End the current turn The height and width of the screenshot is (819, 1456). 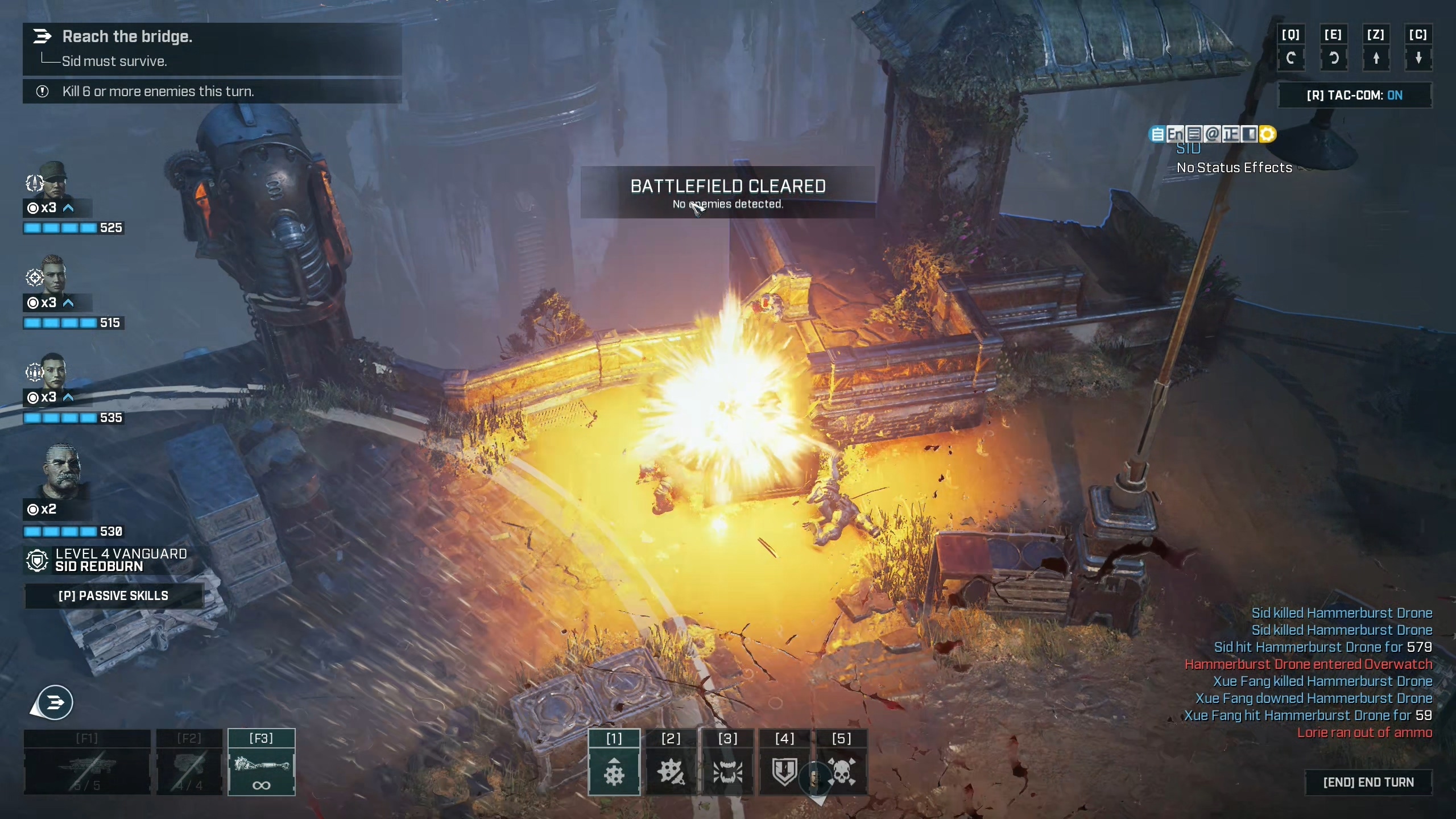click(1368, 783)
